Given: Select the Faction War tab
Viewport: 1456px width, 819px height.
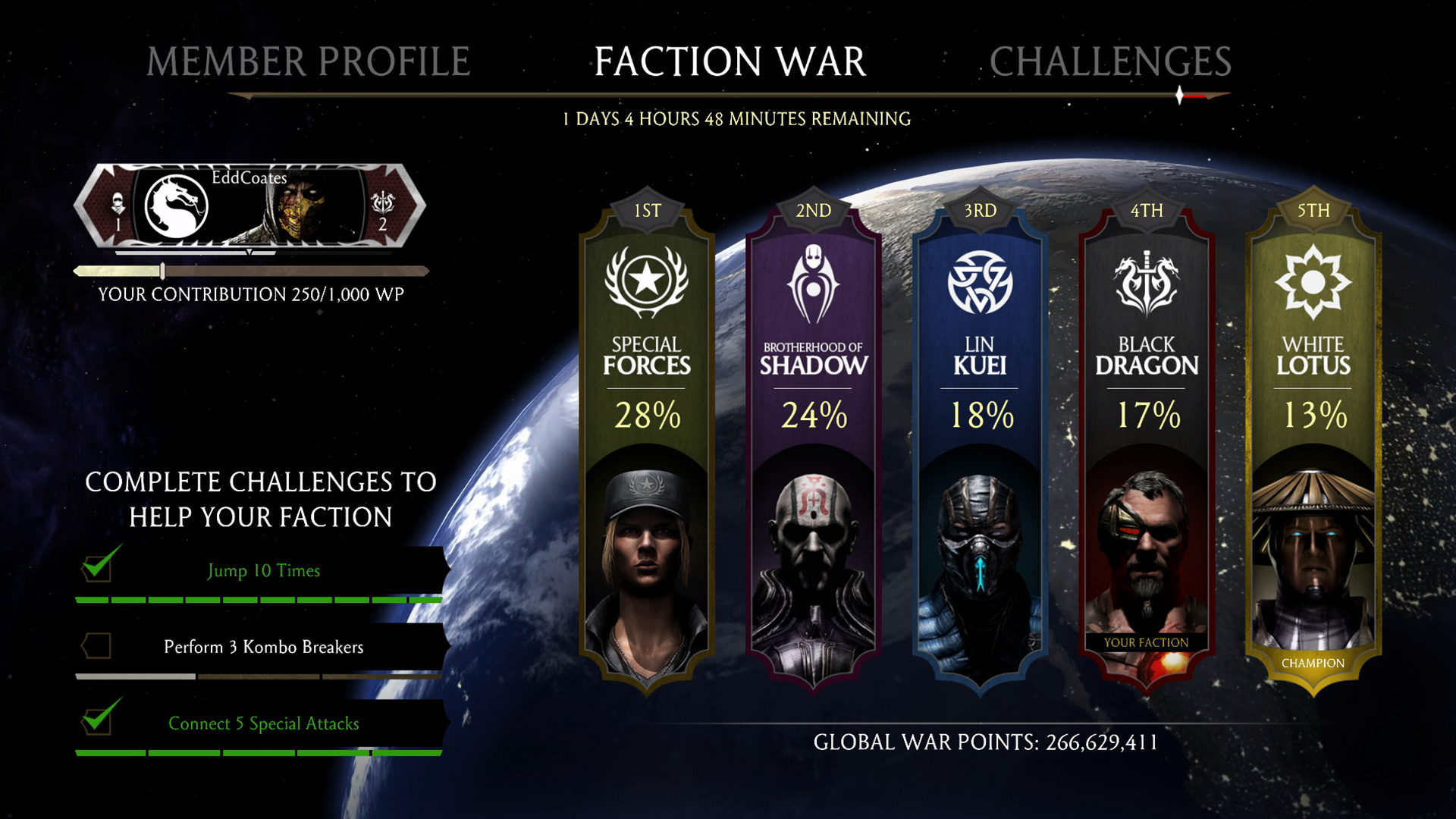Looking at the screenshot, I should coord(730,61).
